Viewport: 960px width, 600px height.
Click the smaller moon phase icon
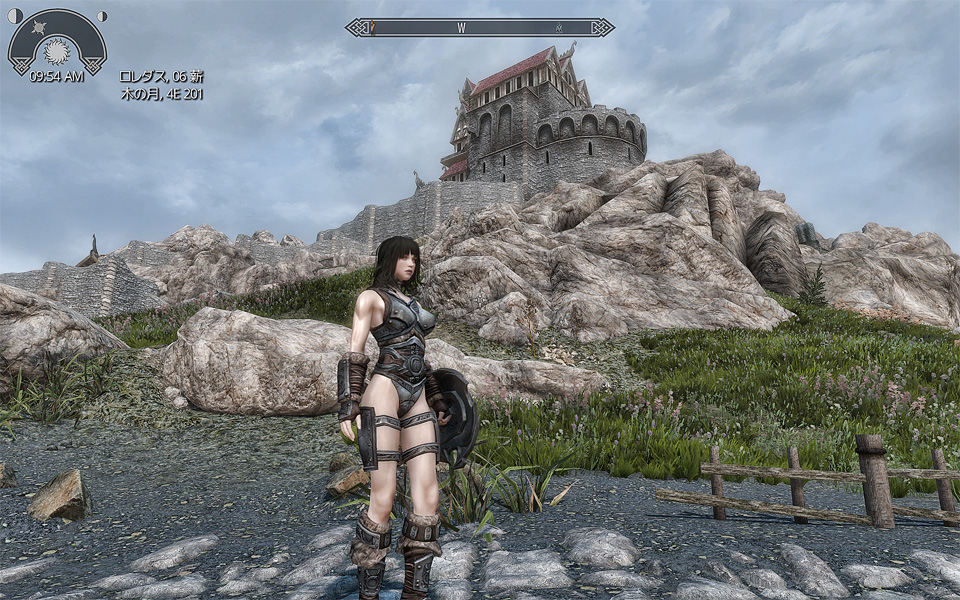[100, 16]
